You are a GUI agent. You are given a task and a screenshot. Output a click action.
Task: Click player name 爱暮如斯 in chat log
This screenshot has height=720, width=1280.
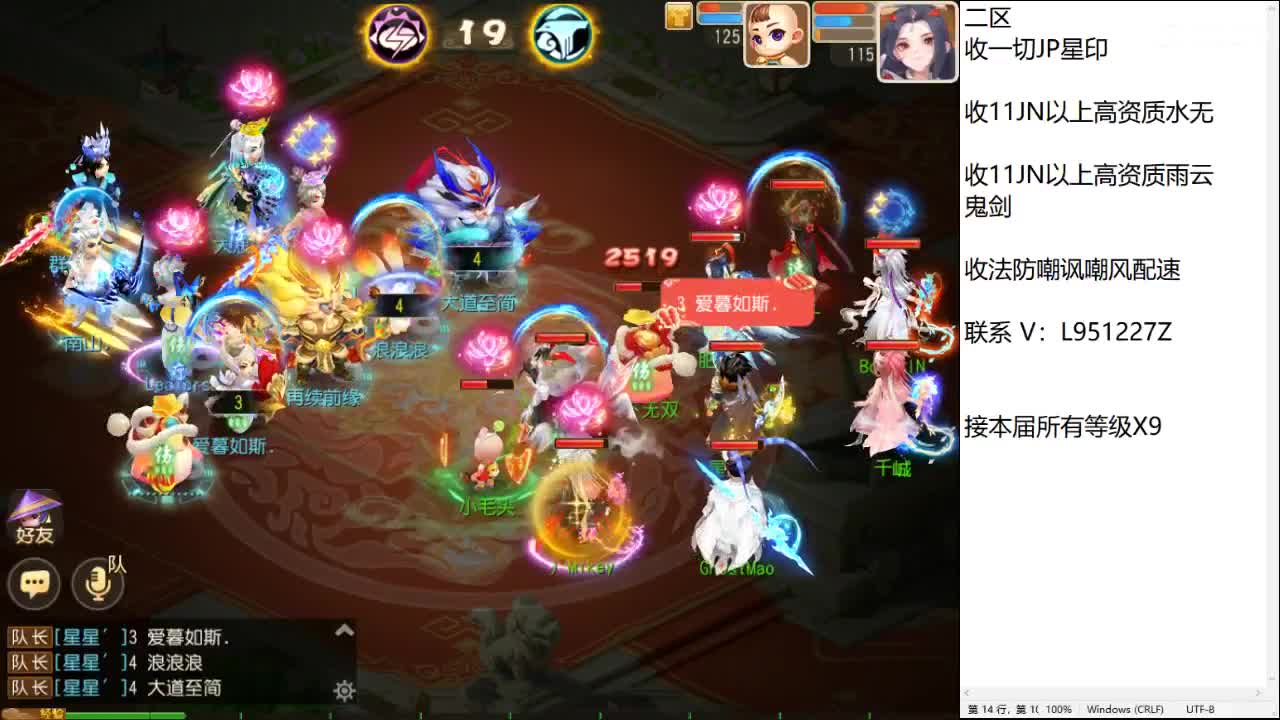[x=185, y=636]
